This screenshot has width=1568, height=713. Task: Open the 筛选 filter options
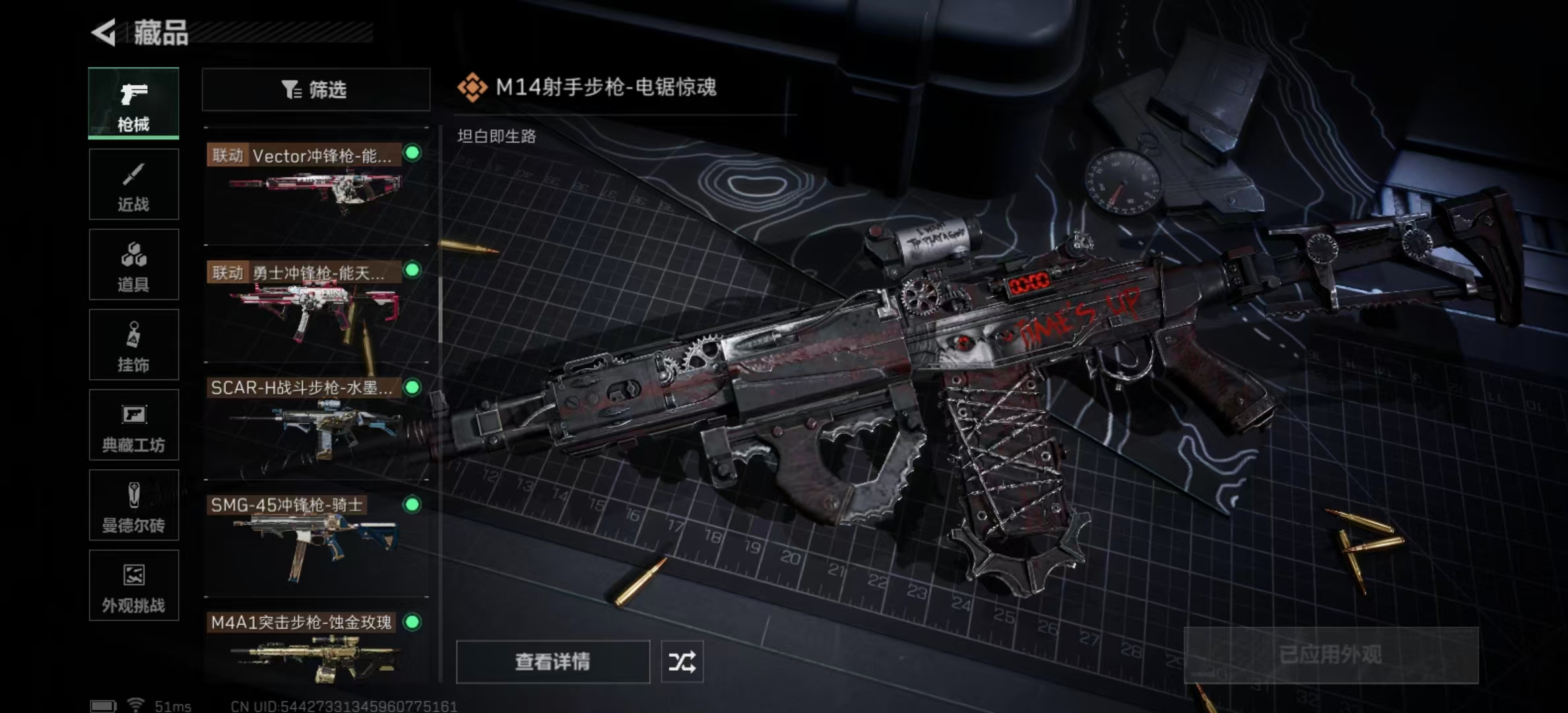(x=315, y=89)
